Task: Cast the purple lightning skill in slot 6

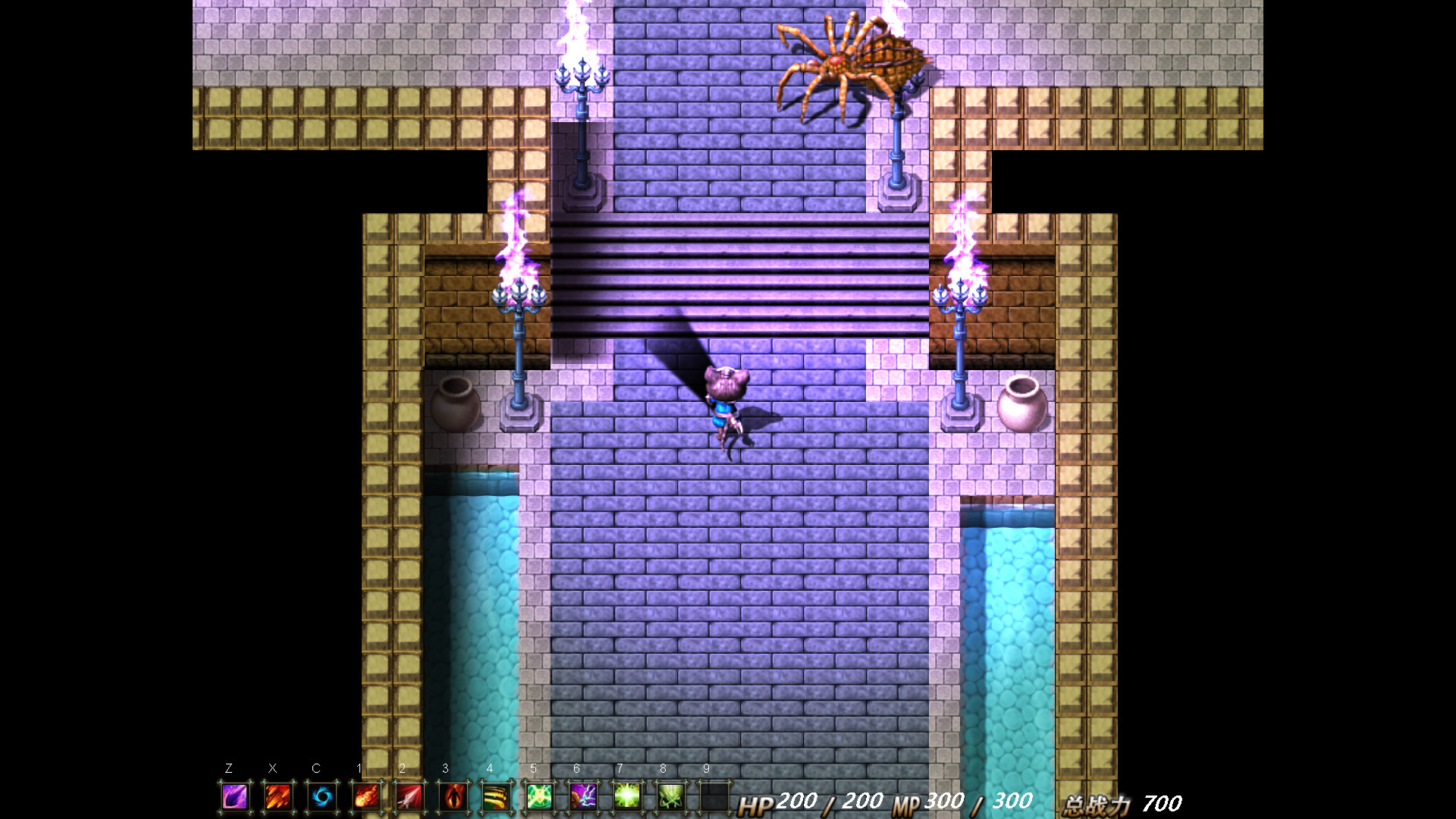Action: pyautogui.click(x=584, y=797)
